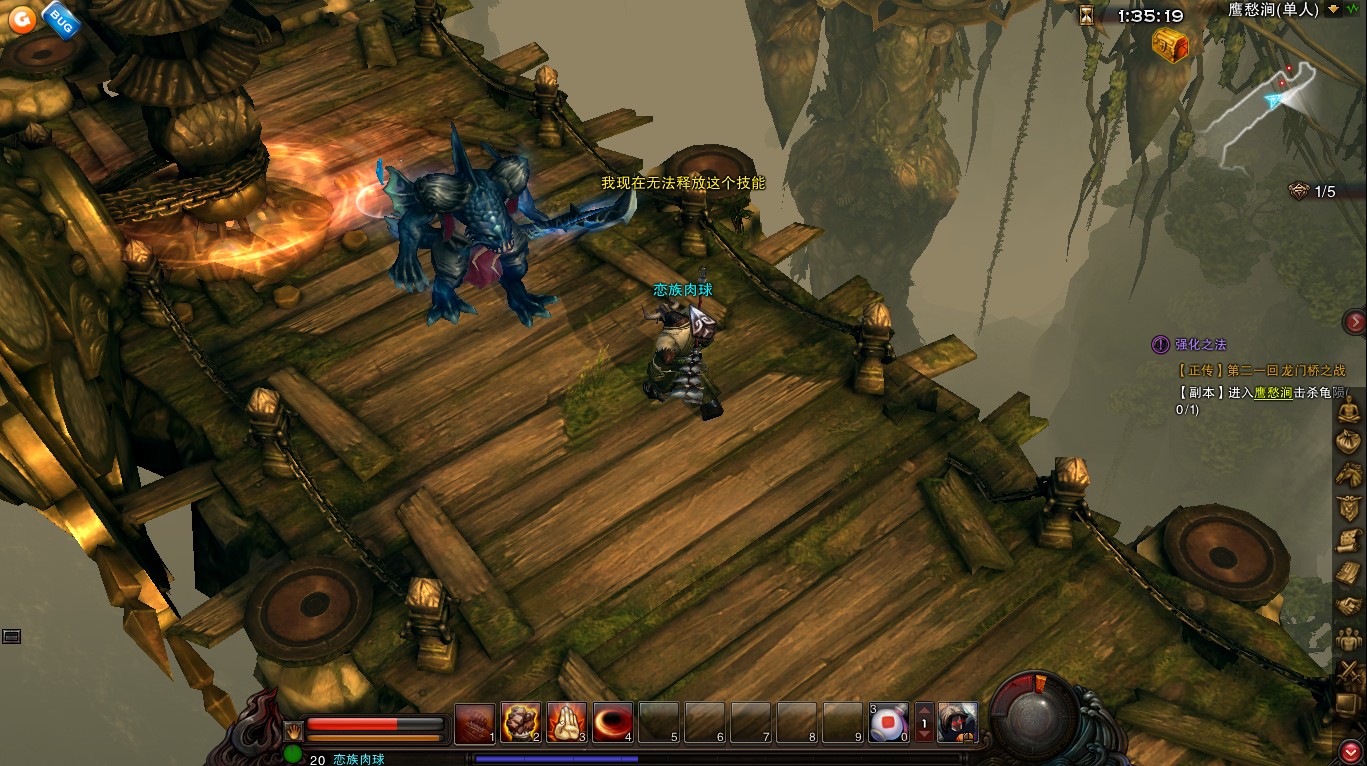Open the meditating figure character menu

pos(1351,408)
